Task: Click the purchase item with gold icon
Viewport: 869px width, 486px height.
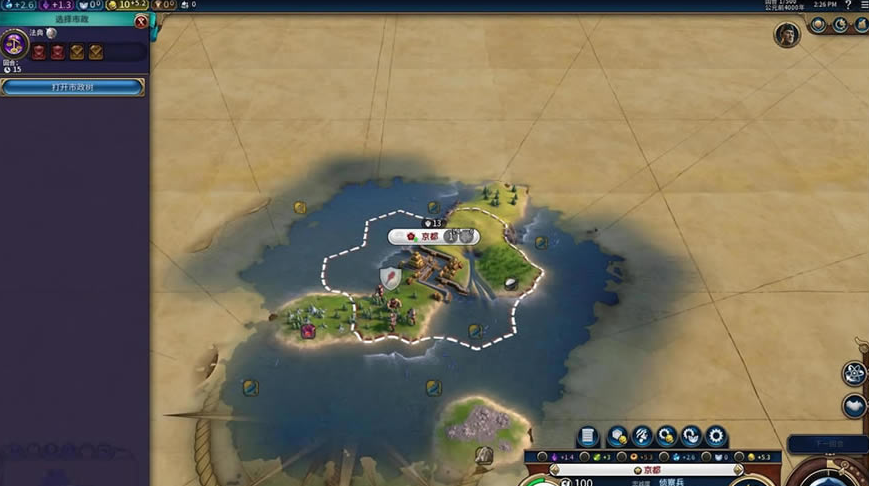Action: (x=667, y=436)
